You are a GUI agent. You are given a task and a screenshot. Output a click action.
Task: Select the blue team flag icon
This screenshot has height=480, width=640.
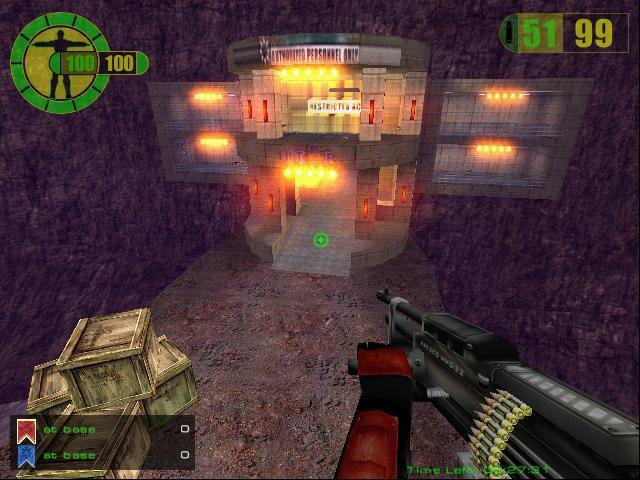(x=27, y=455)
